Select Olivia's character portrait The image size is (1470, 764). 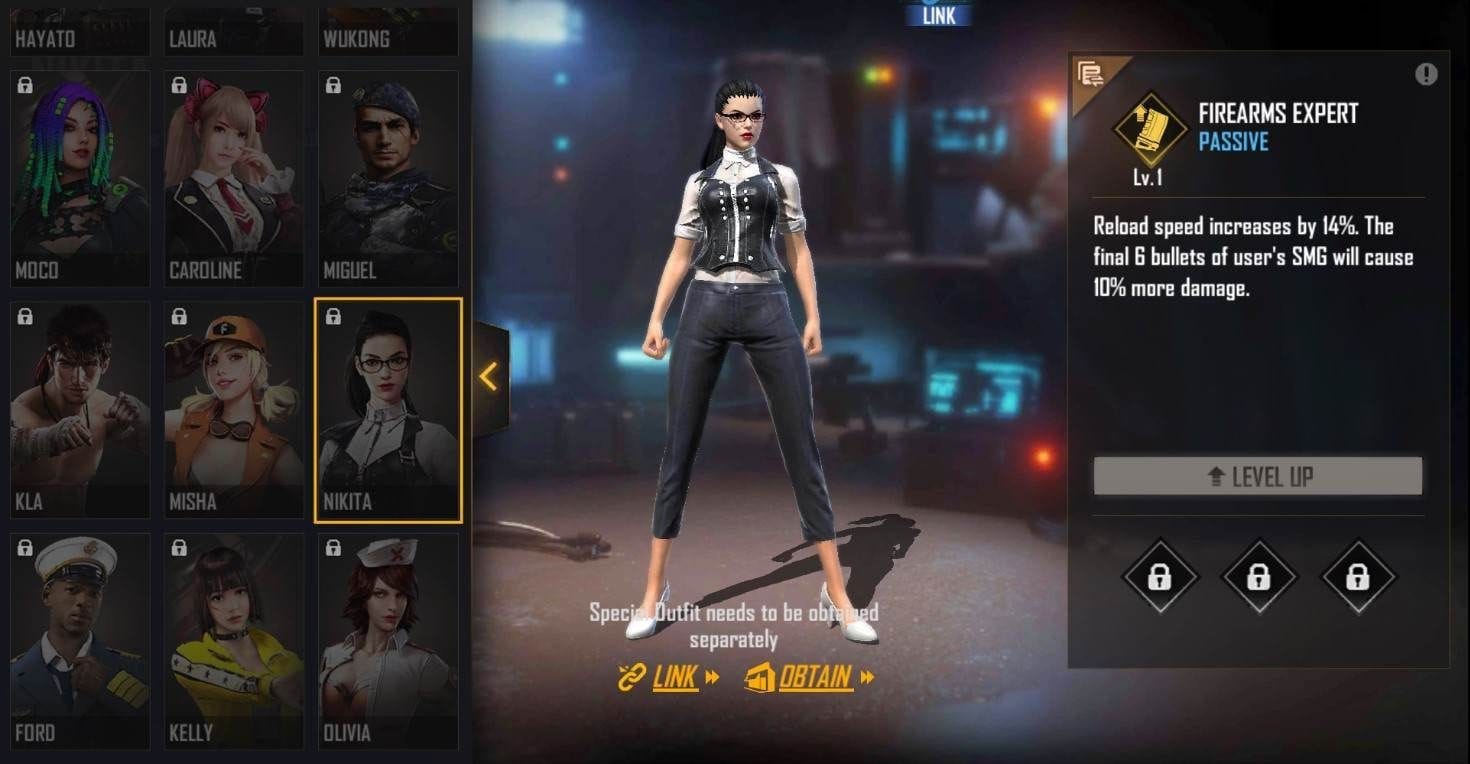pos(388,640)
